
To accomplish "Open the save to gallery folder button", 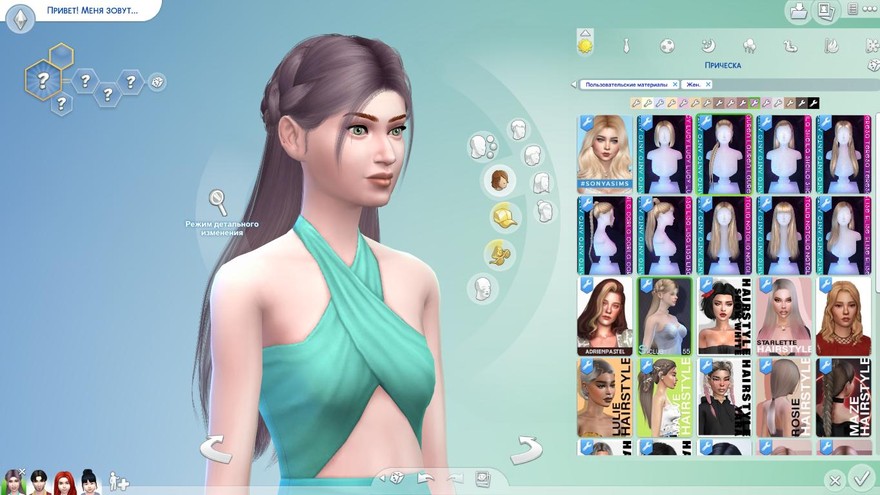I will coord(798,12).
